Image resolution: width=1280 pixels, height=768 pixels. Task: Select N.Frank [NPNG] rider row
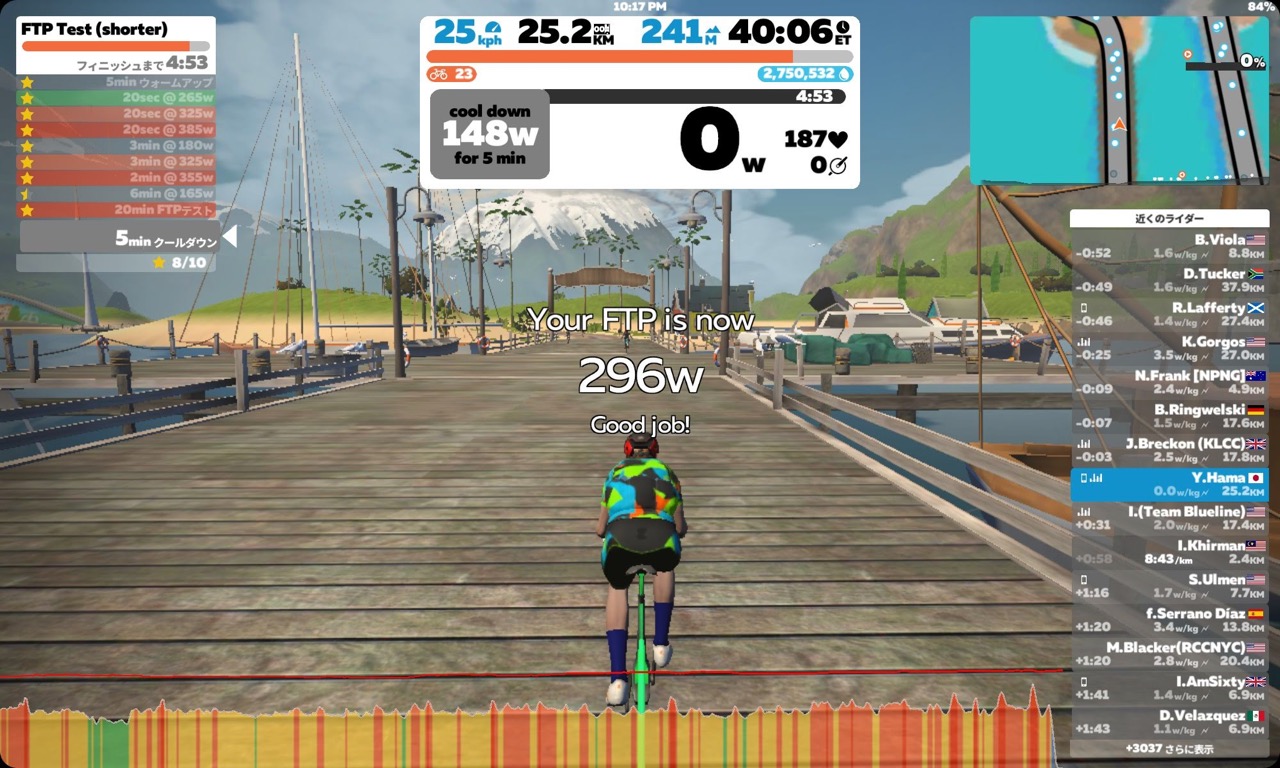[1169, 382]
